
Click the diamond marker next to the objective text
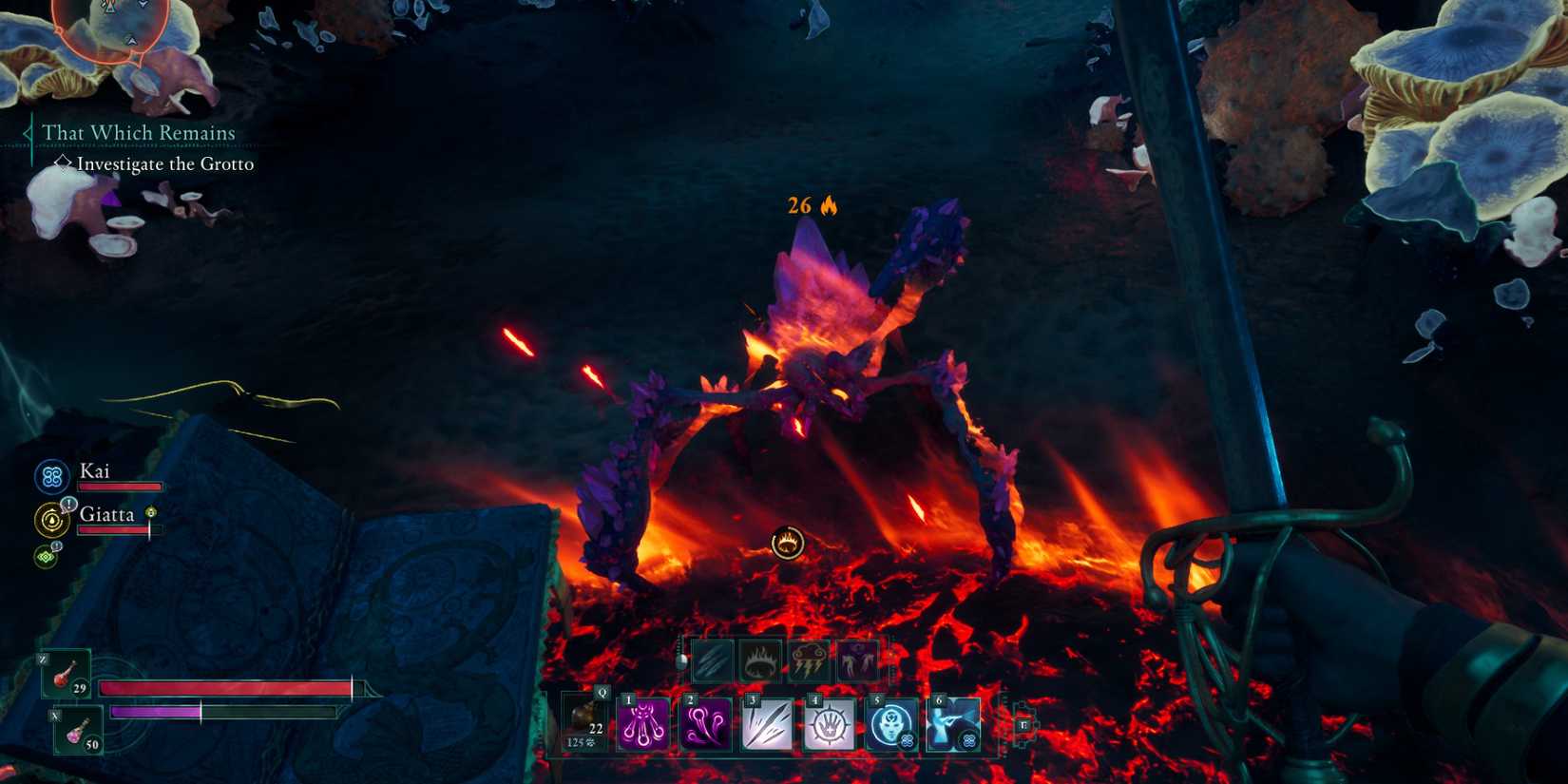tap(64, 163)
